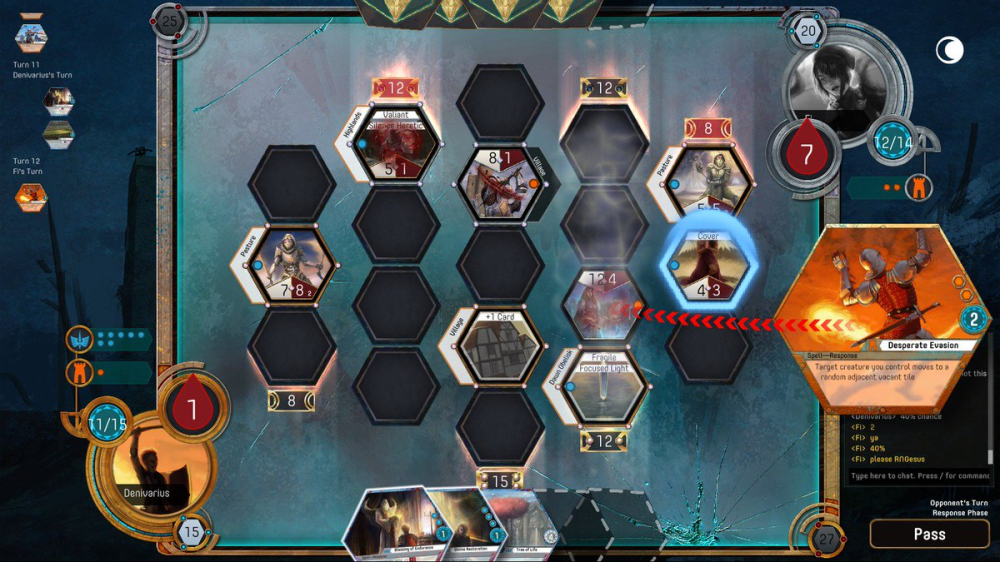The height and width of the screenshot is (562, 1000).
Task: Pass the response phase
Action: click(929, 534)
